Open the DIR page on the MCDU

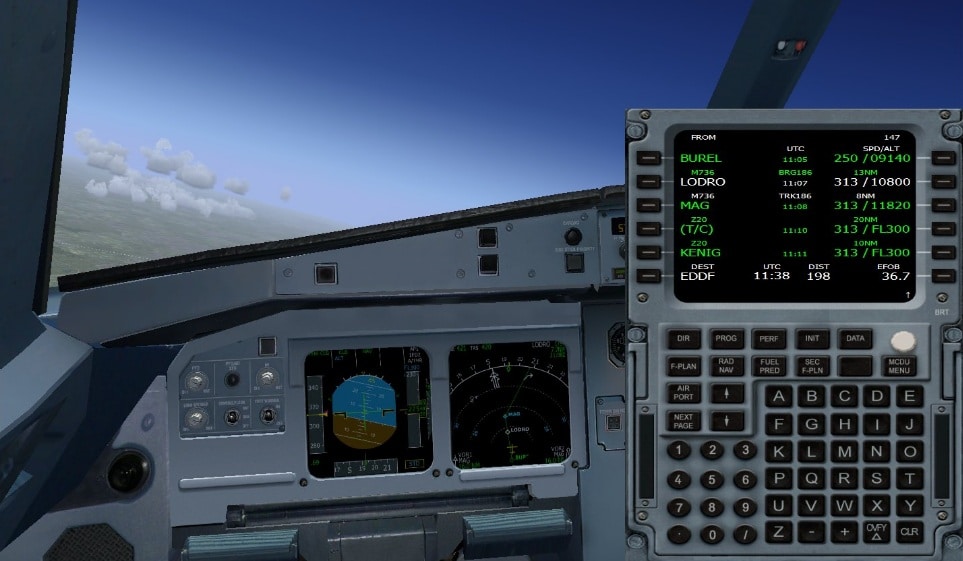tap(683, 339)
